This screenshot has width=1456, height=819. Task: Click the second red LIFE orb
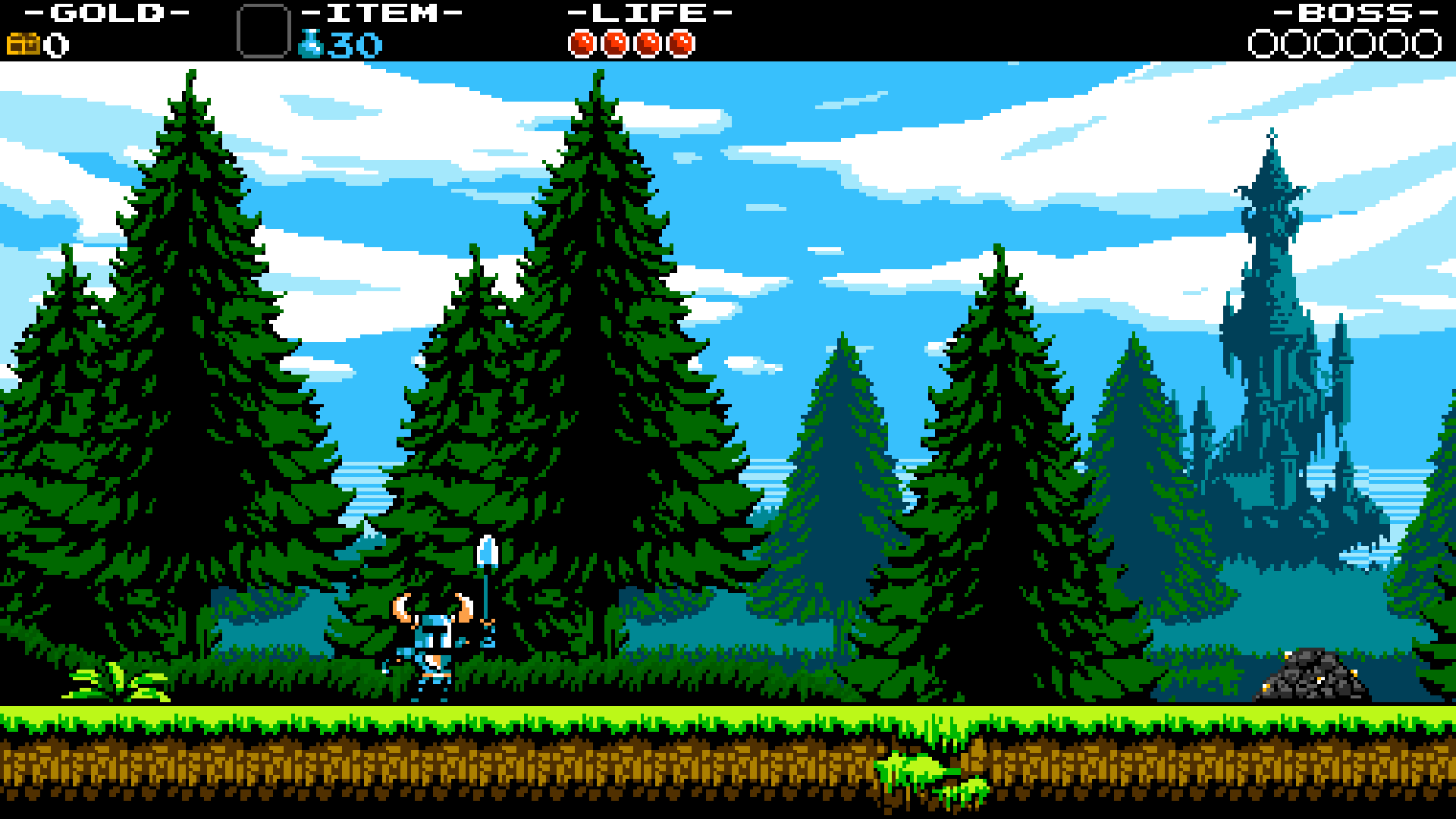coord(615,43)
